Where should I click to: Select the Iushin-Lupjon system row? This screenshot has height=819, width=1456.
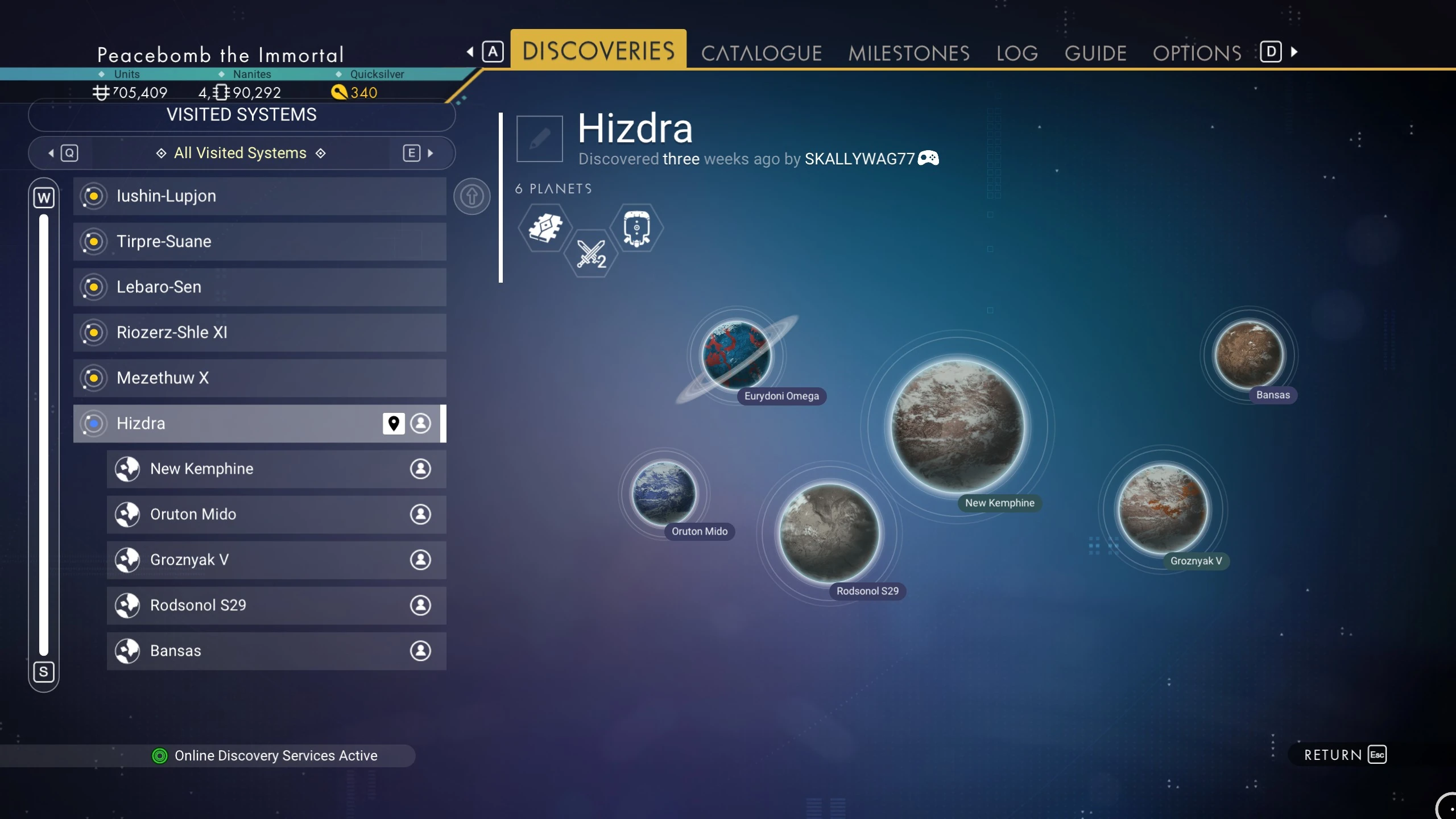pyautogui.click(x=259, y=196)
